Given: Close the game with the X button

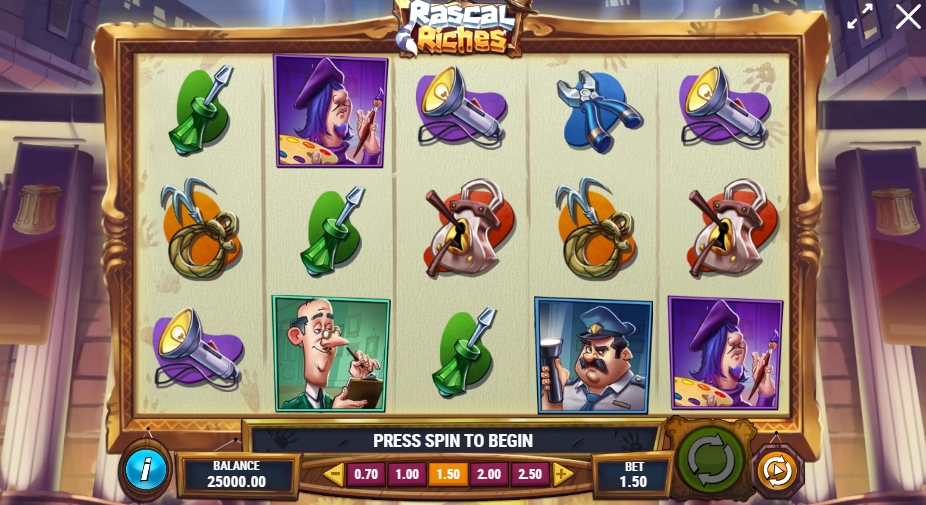Looking at the screenshot, I should 907,17.
